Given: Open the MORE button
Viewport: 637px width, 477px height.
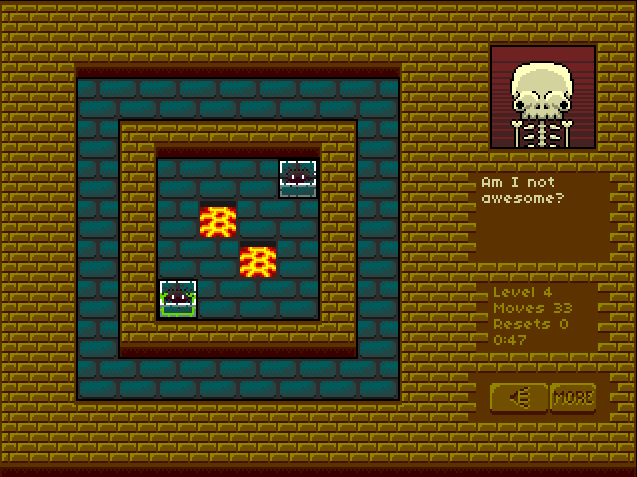Looking at the screenshot, I should point(573,397).
